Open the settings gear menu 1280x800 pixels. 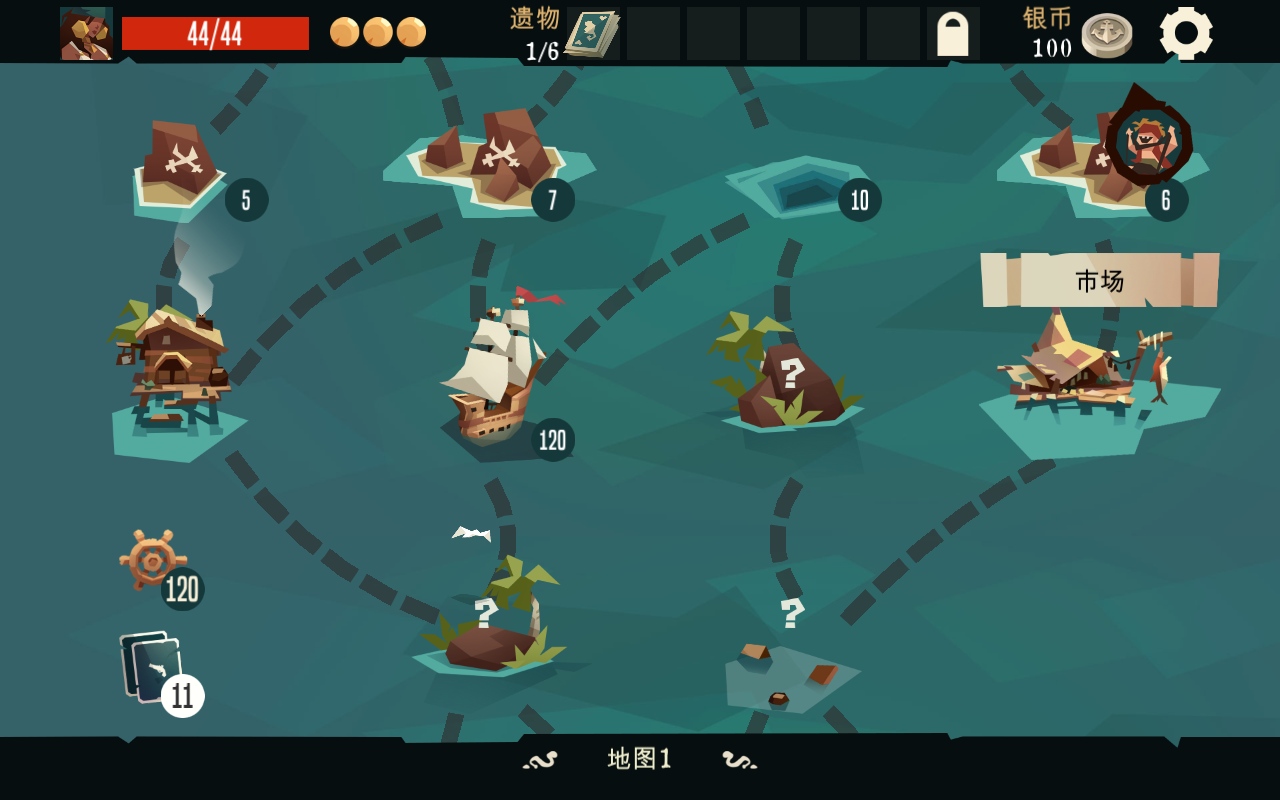(1186, 33)
